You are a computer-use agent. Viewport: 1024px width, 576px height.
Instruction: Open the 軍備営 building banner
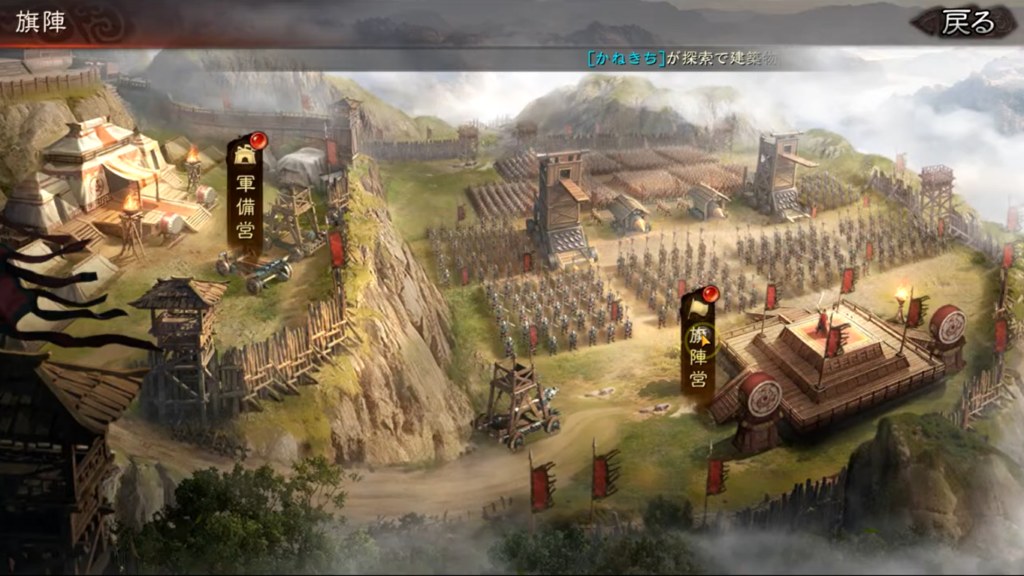pos(245,198)
